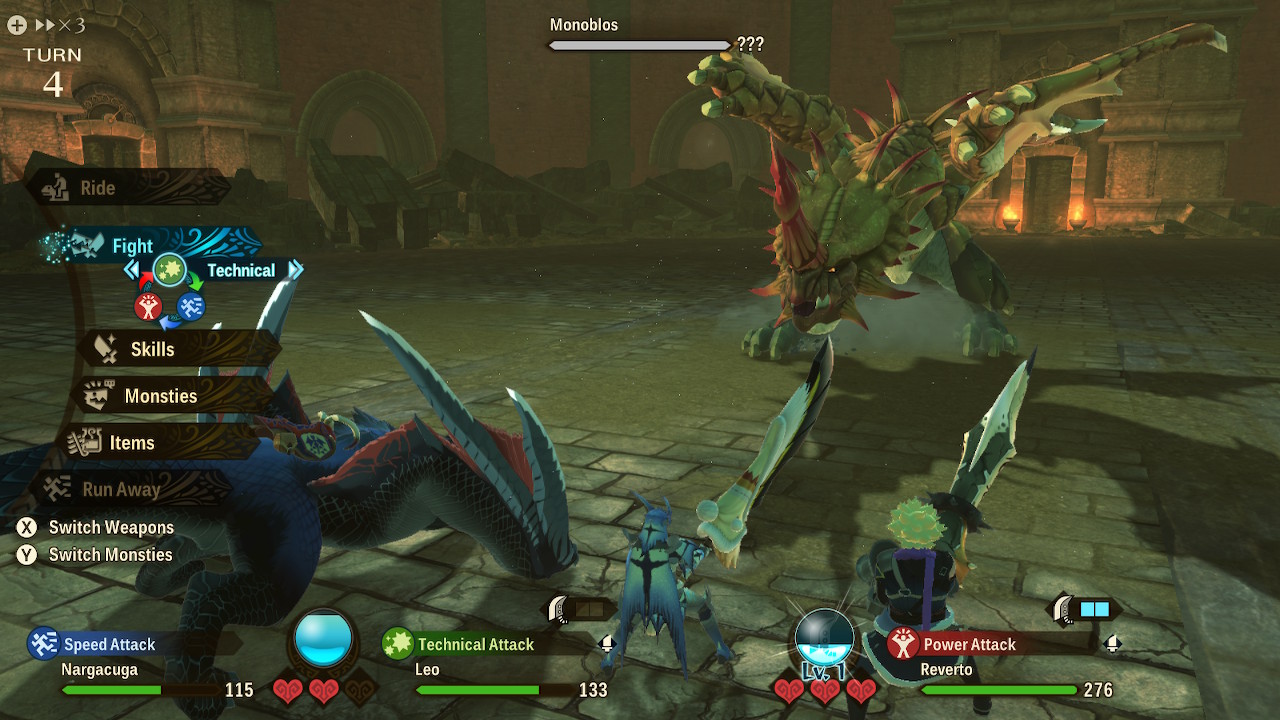The image size is (1280, 720).
Task: Cycle attack type with right arrow
Action: point(295,270)
